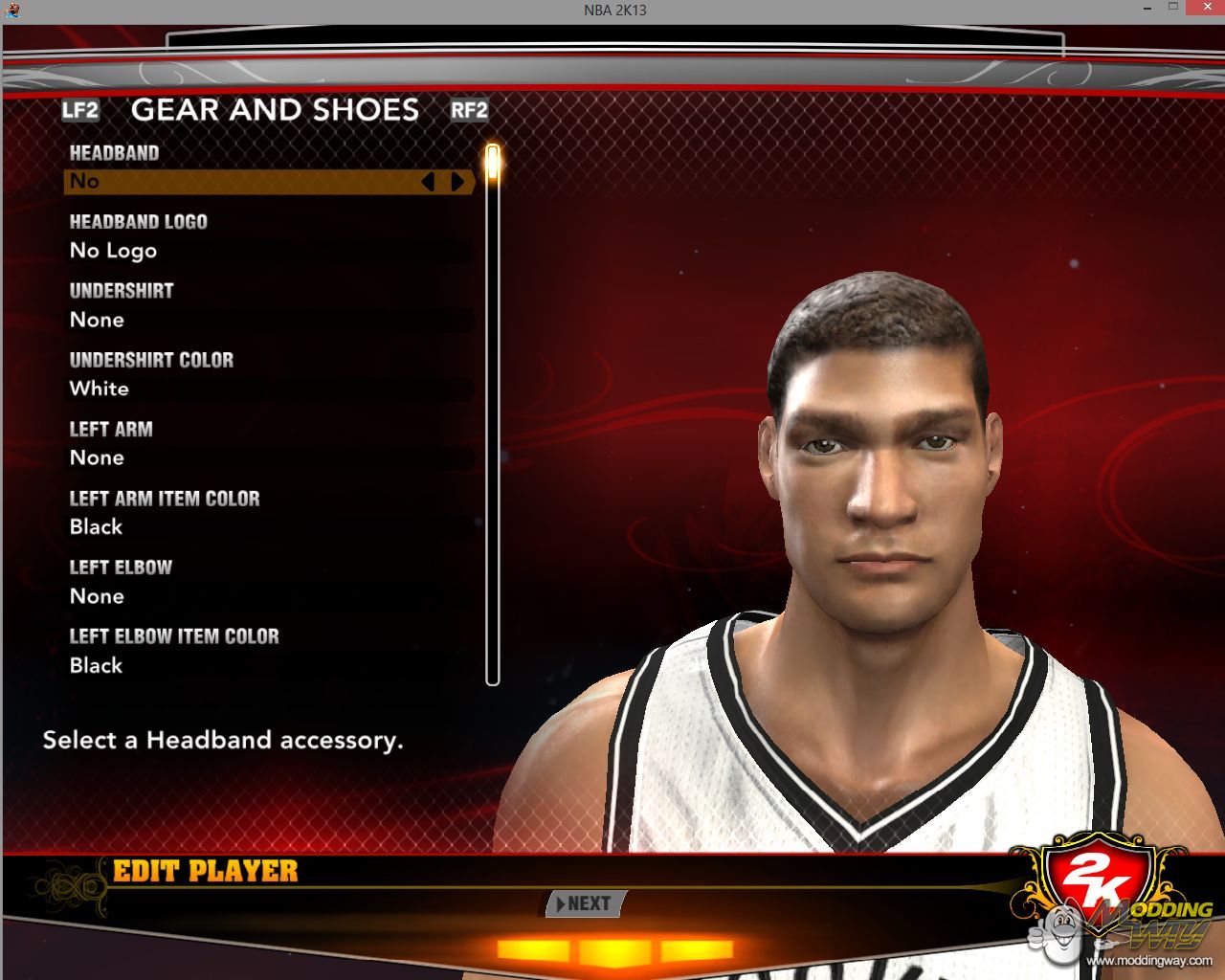Image resolution: width=1225 pixels, height=980 pixels.
Task: Pick the Left Elbow Item Color row
Action: click(x=268, y=665)
